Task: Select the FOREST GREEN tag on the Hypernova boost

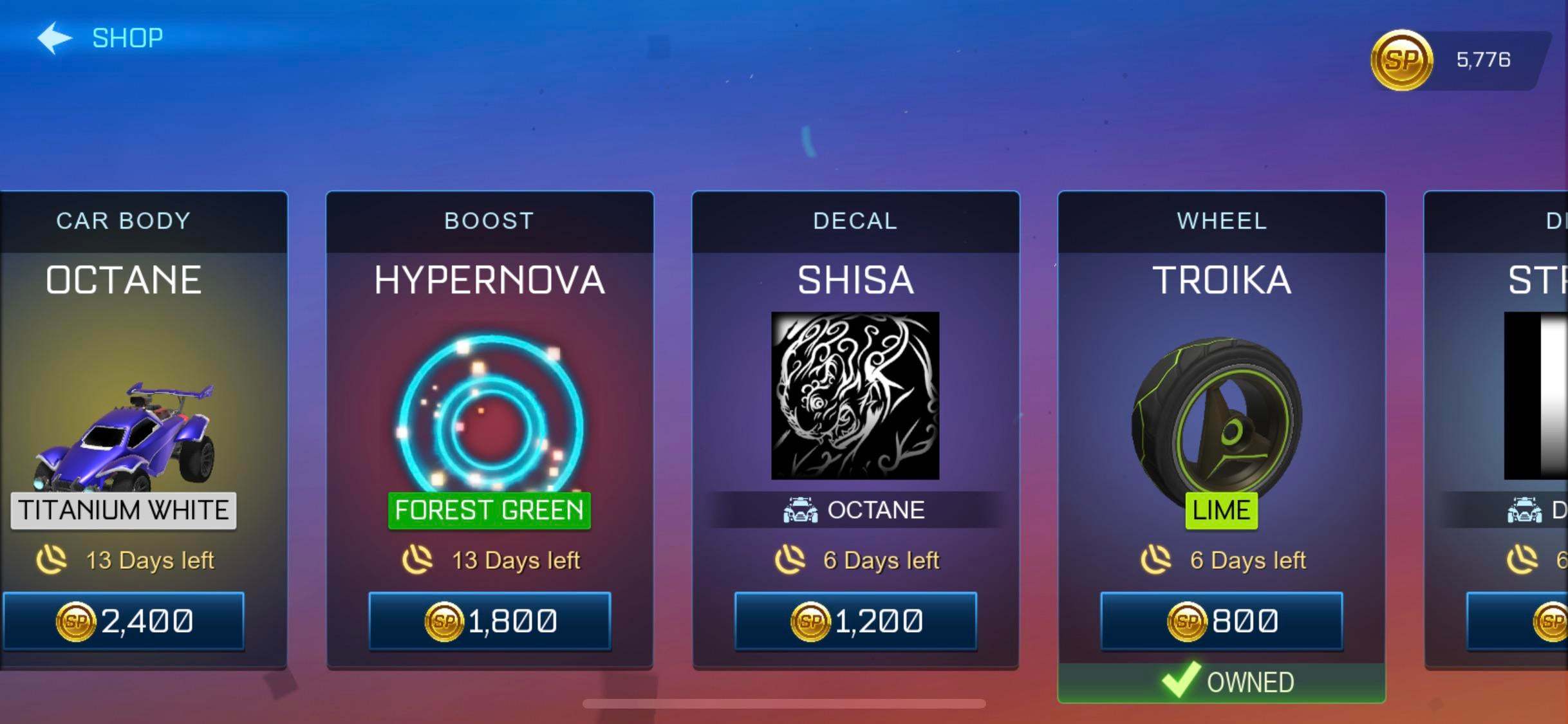Action: pyautogui.click(x=488, y=510)
